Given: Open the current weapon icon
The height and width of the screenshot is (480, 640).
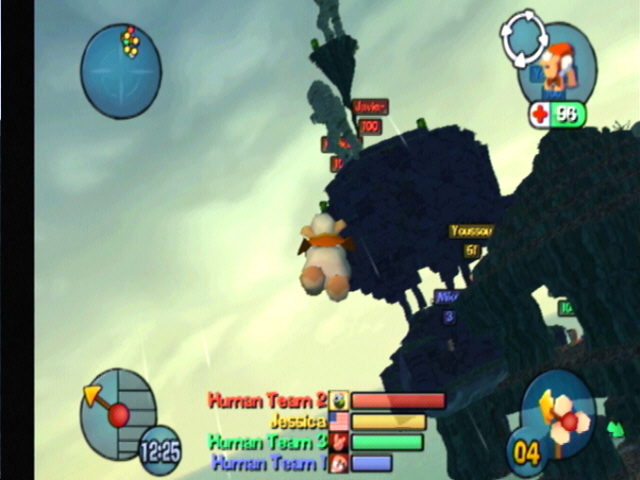Looking at the screenshot, I should pos(558,410).
